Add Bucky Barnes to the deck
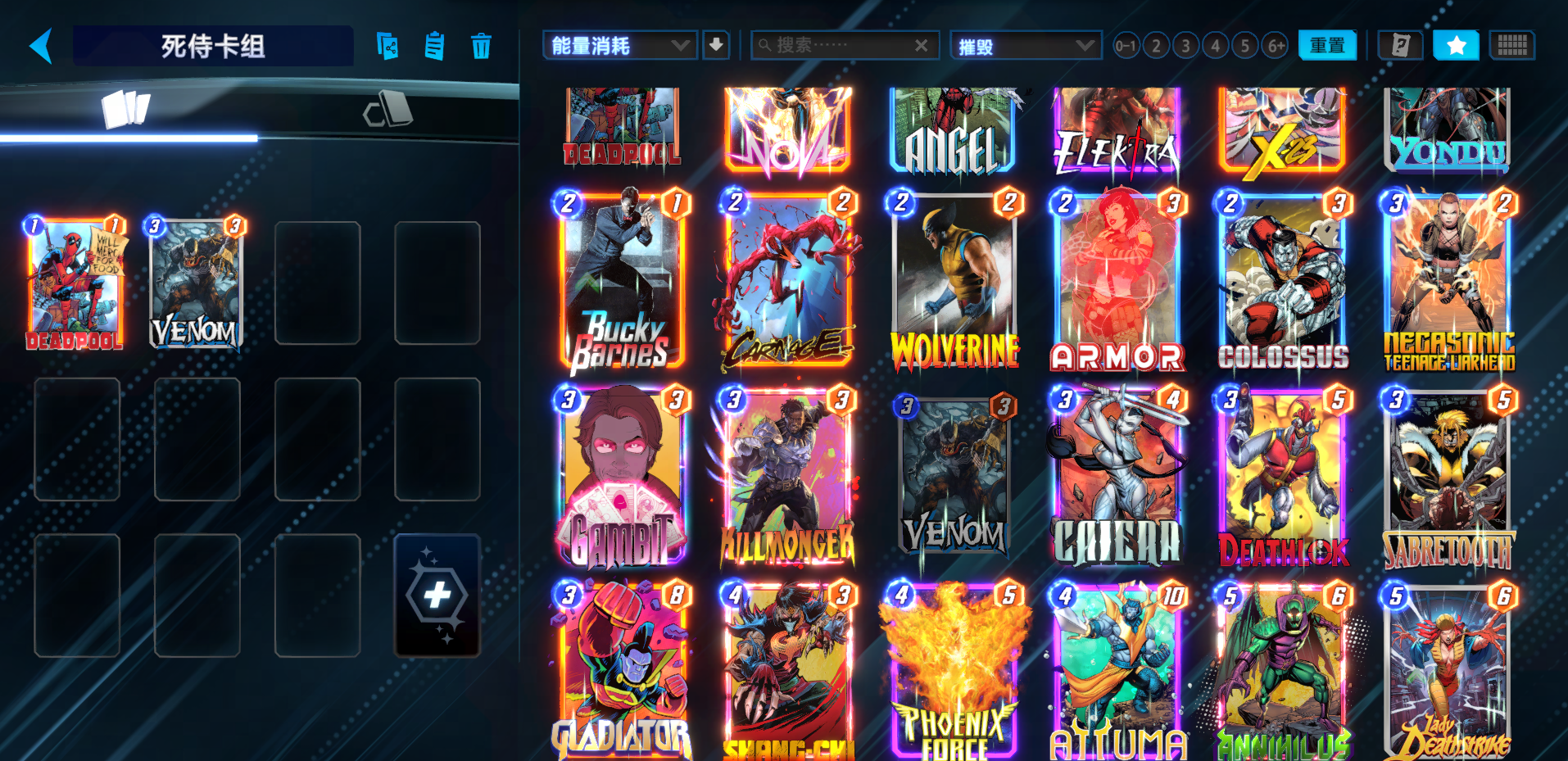Image resolution: width=1568 pixels, height=761 pixels. pos(623,281)
